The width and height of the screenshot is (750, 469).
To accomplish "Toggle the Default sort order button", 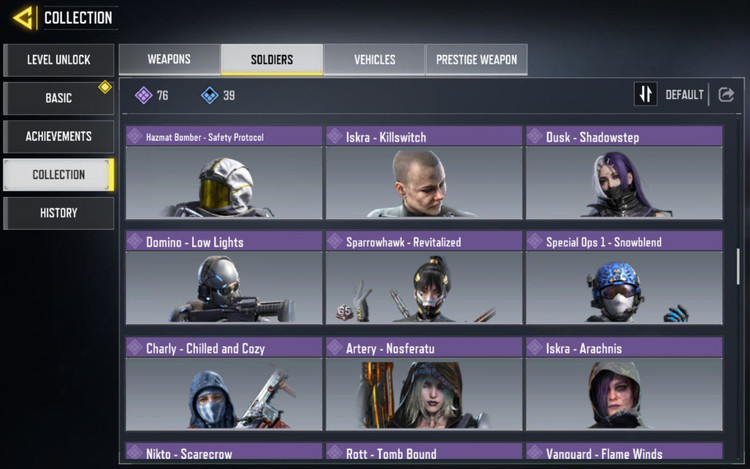I will point(646,95).
